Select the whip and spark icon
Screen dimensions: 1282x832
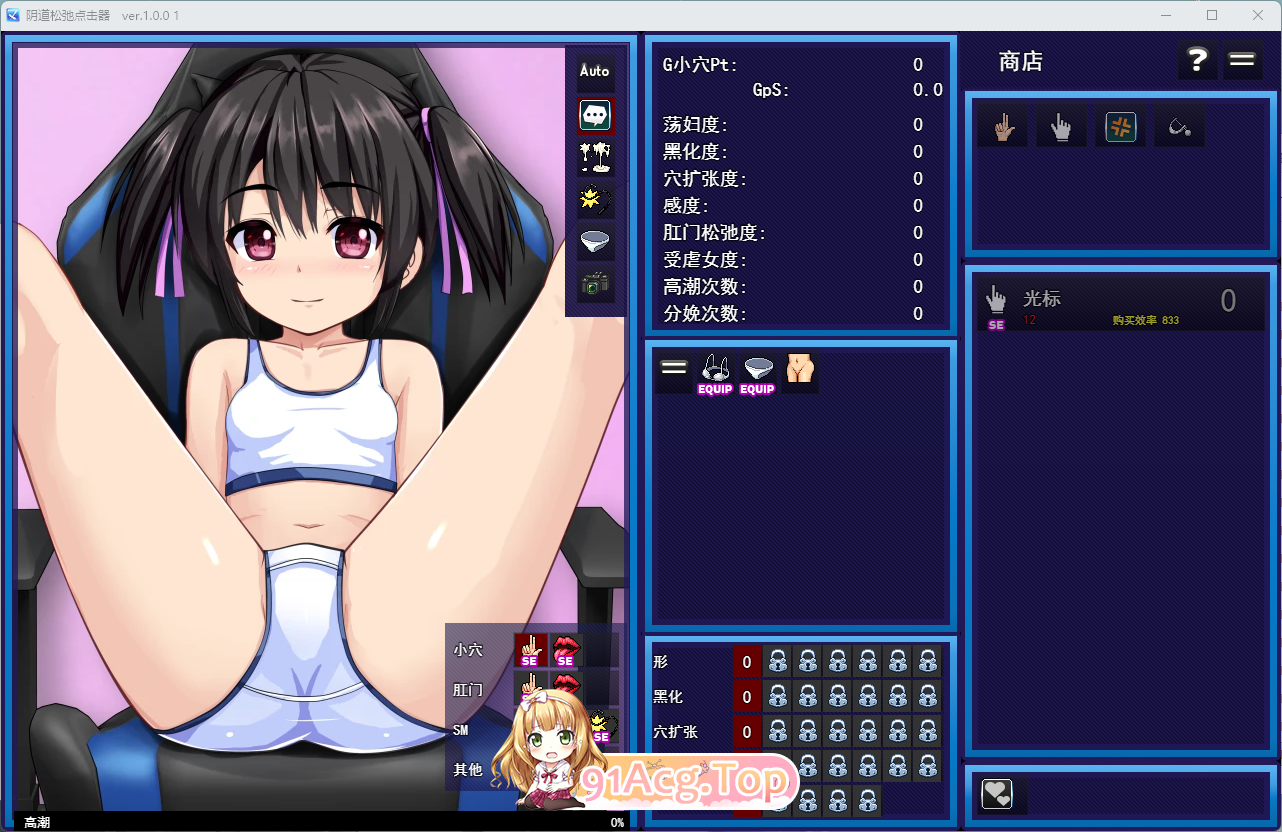tap(595, 200)
